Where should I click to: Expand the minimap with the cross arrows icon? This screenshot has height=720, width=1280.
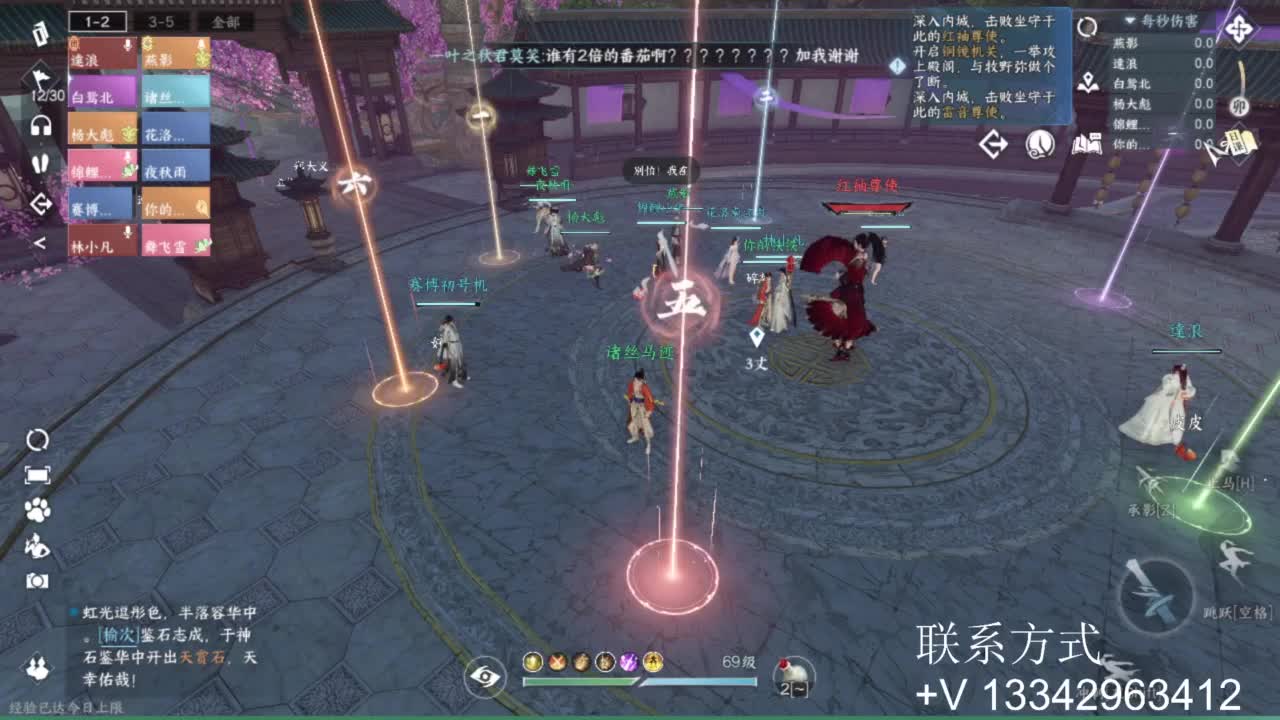(x=1238, y=28)
